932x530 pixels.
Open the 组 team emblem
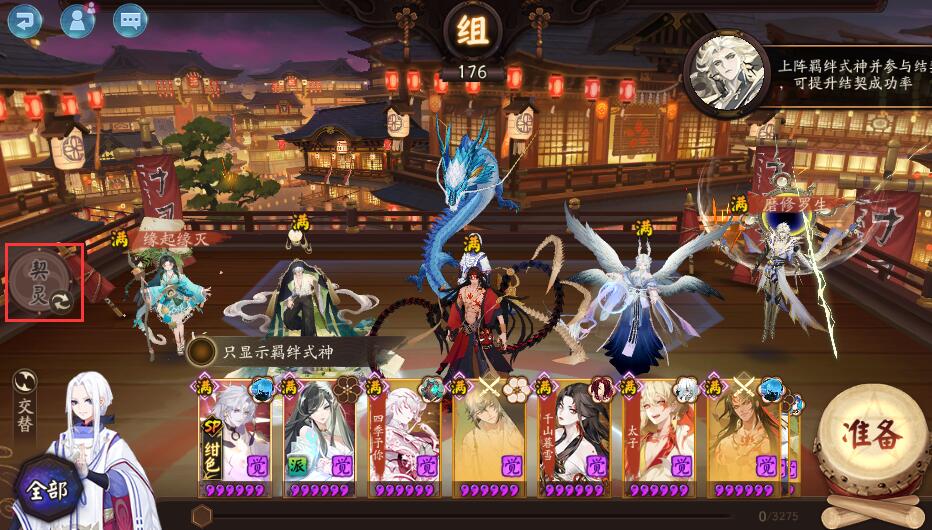(x=472, y=33)
